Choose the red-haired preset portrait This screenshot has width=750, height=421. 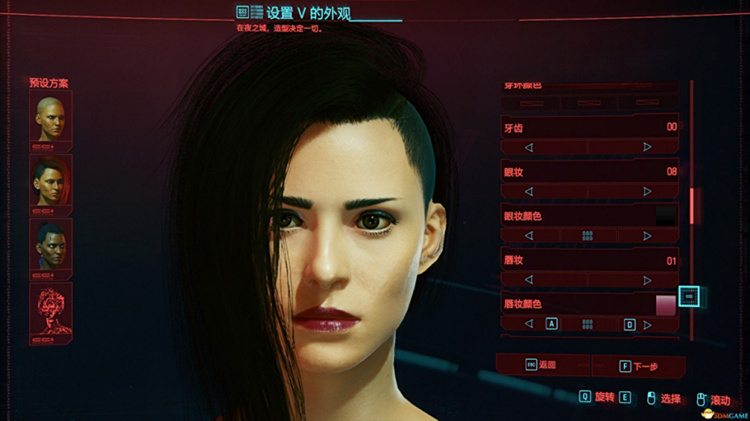tap(51, 181)
